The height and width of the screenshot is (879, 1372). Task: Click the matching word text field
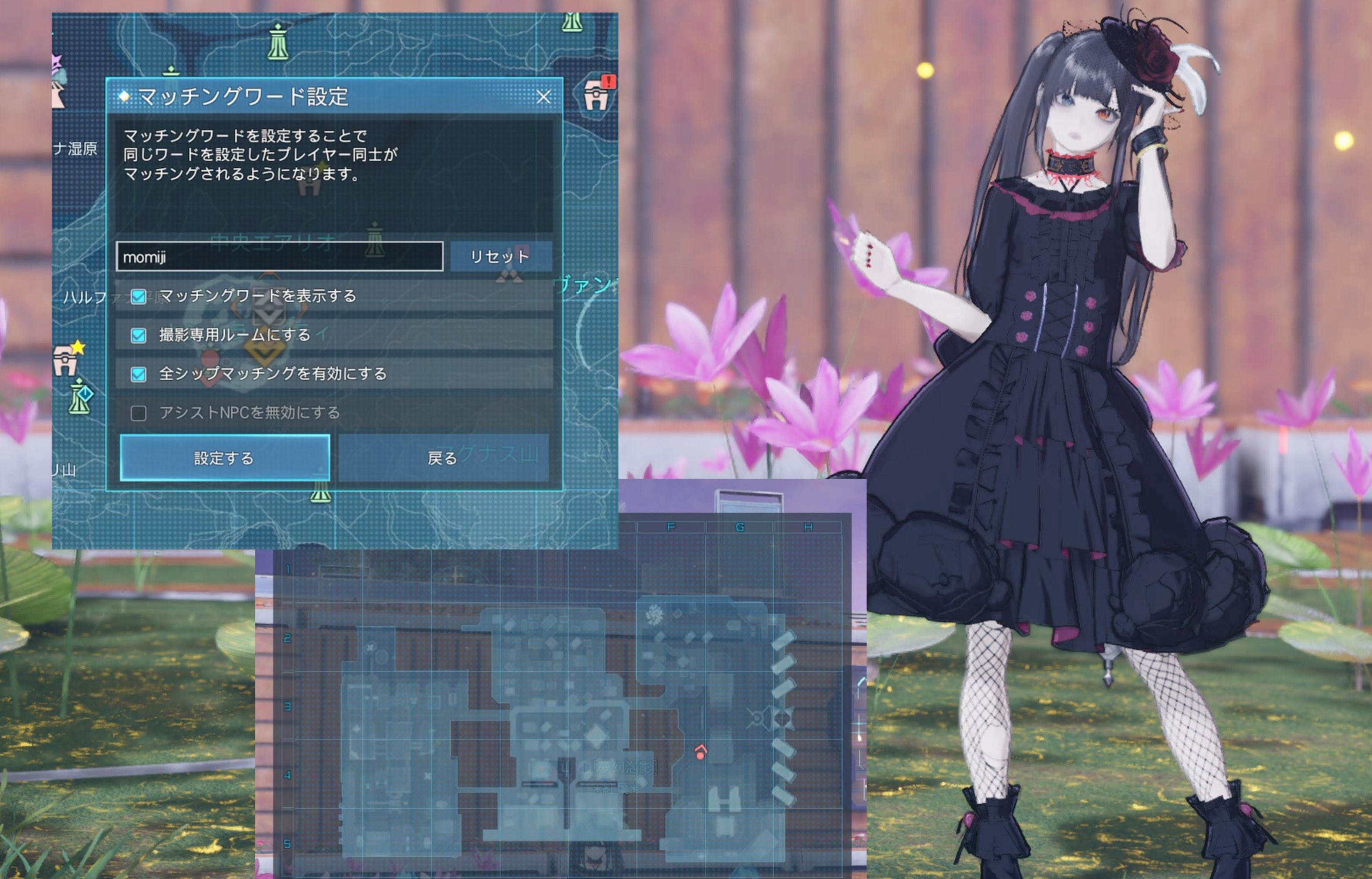279,257
